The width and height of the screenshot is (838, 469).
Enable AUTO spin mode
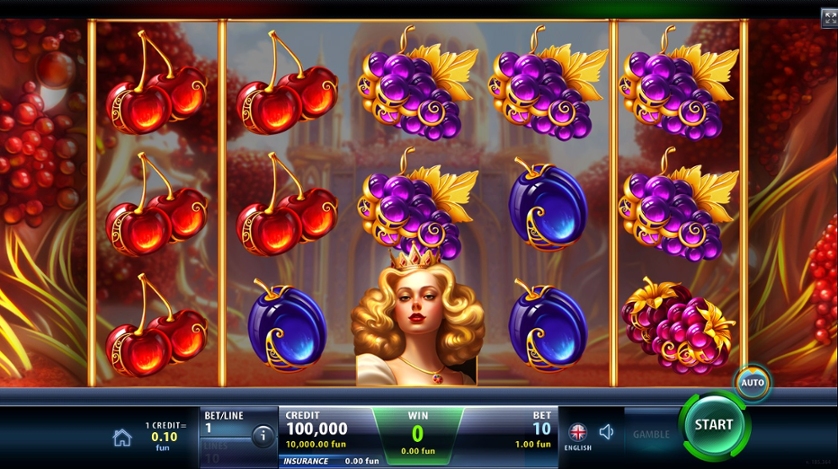pos(752,382)
